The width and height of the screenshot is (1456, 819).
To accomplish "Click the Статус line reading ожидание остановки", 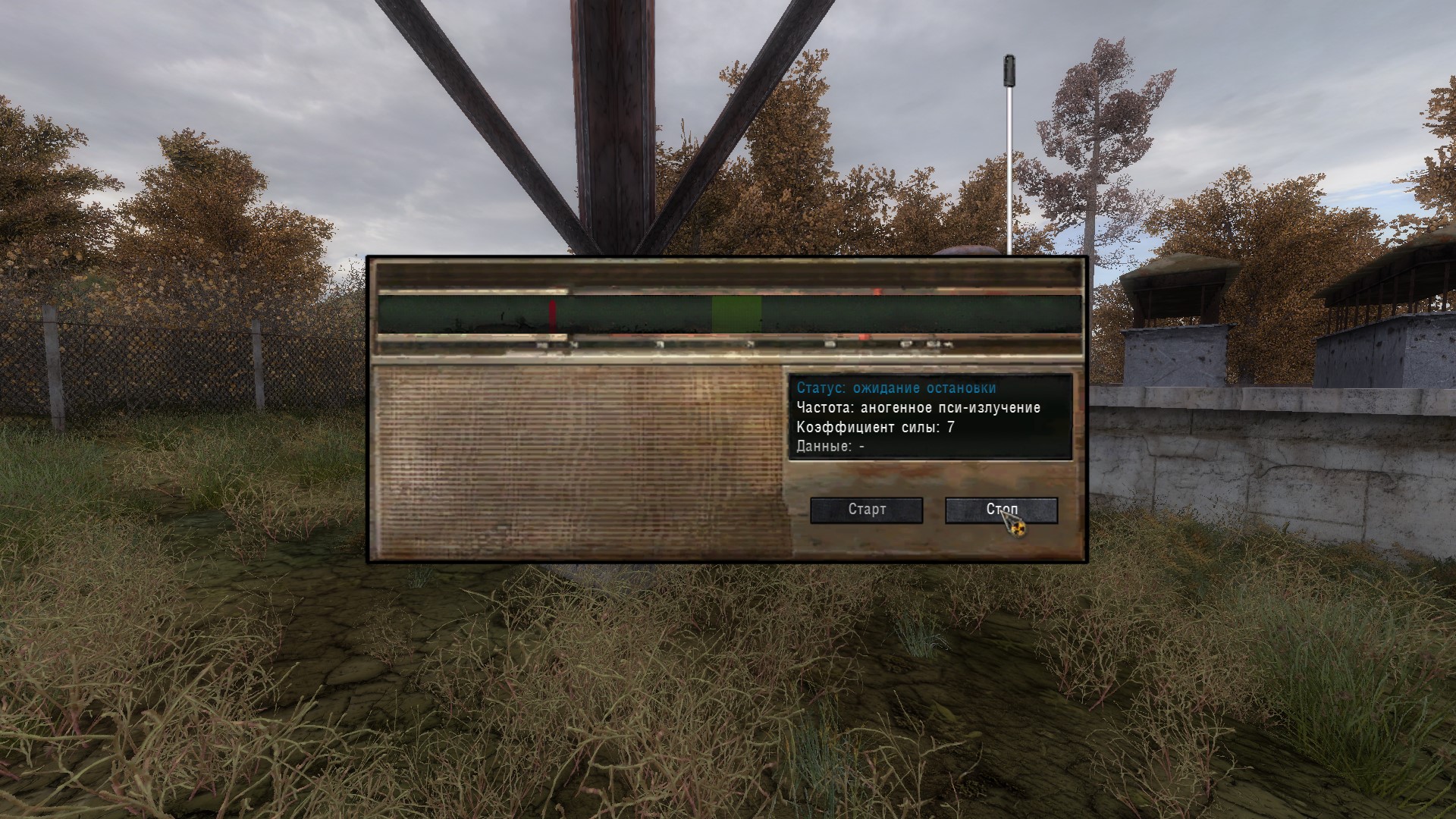I will click(x=895, y=387).
